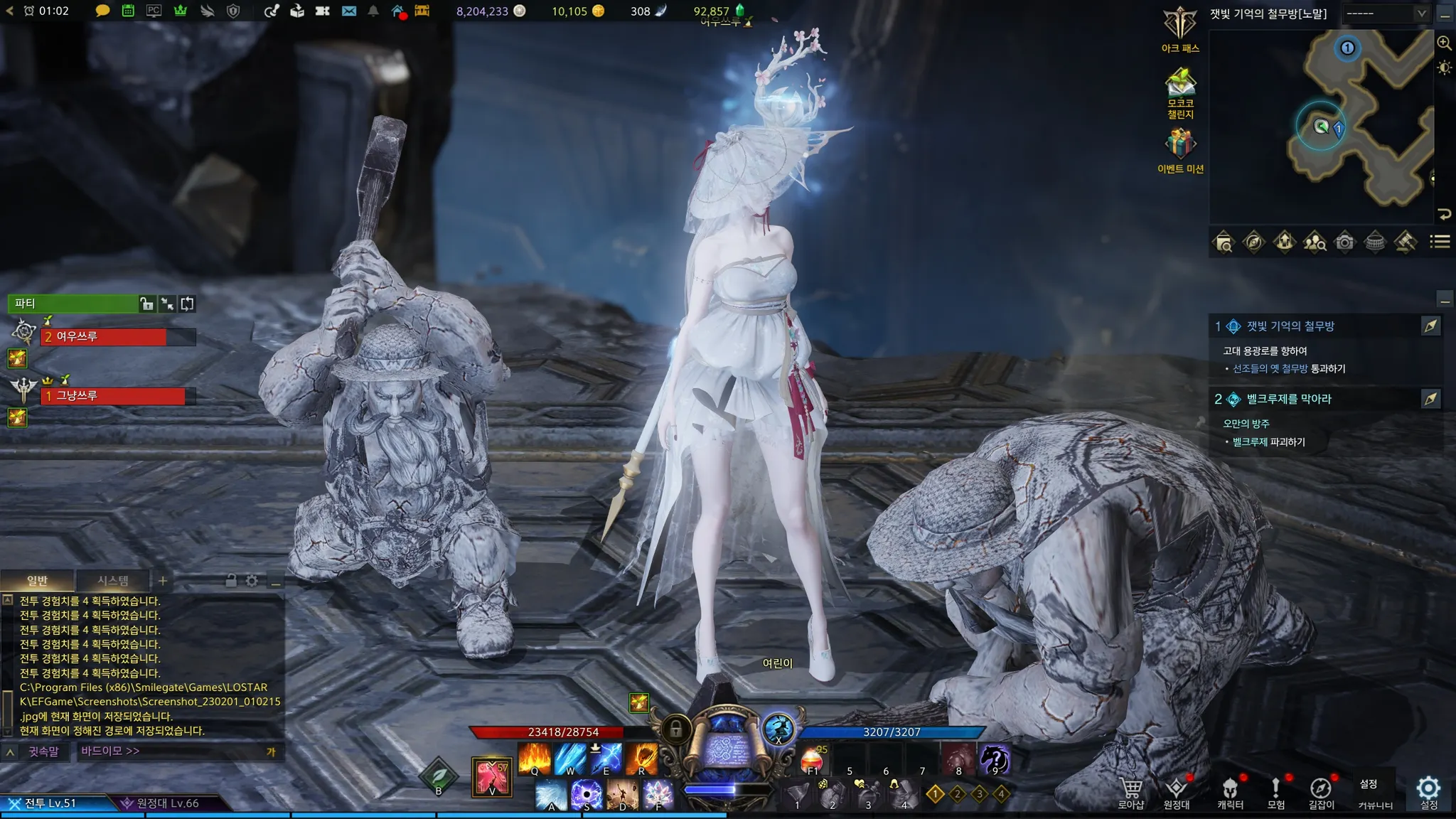1456x819 pixels.
Task: Open the 모코코 챌린지 challenge icon
Action: tap(1180, 84)
